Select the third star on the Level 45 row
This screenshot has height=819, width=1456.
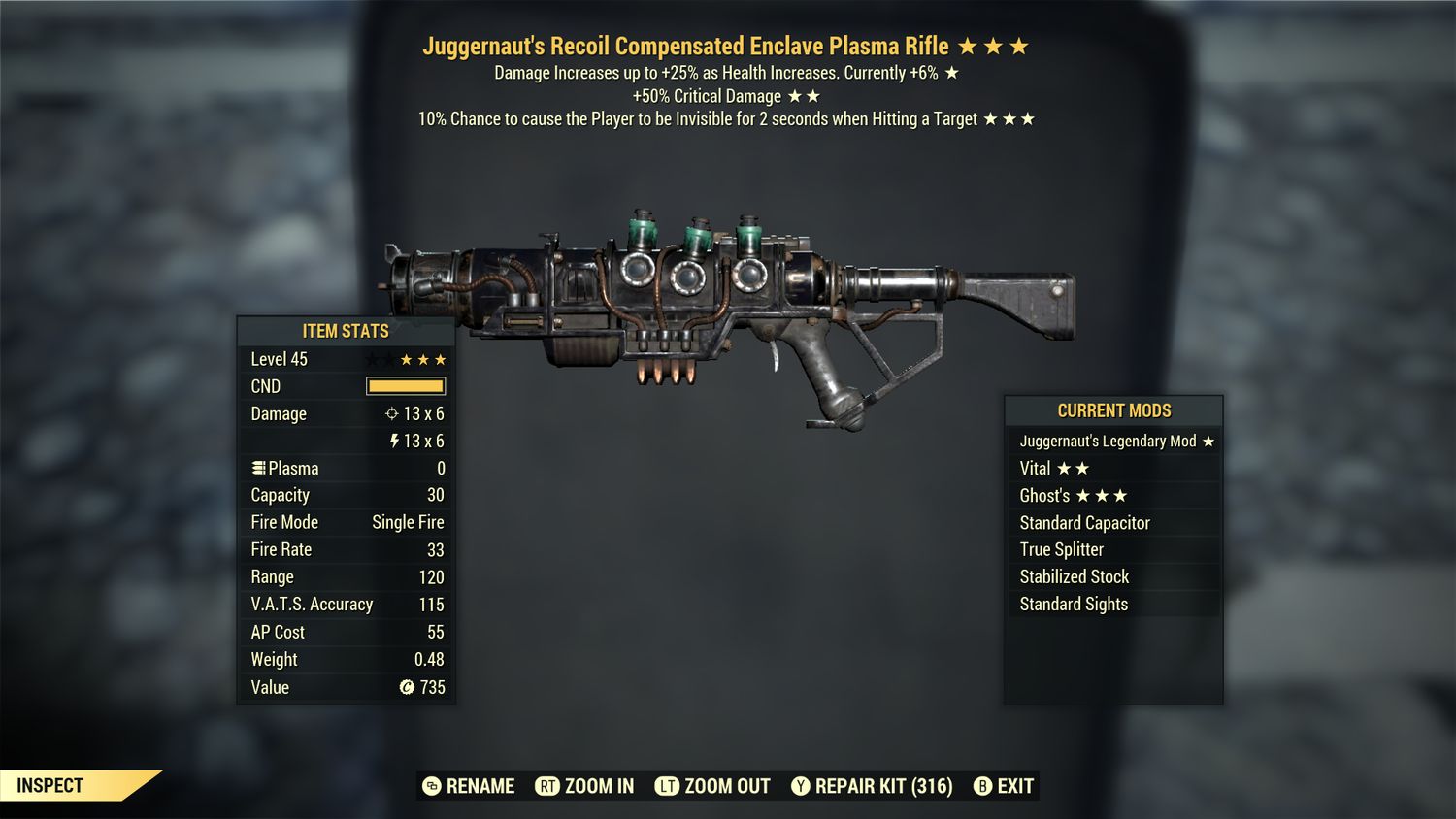coord(438,358)
